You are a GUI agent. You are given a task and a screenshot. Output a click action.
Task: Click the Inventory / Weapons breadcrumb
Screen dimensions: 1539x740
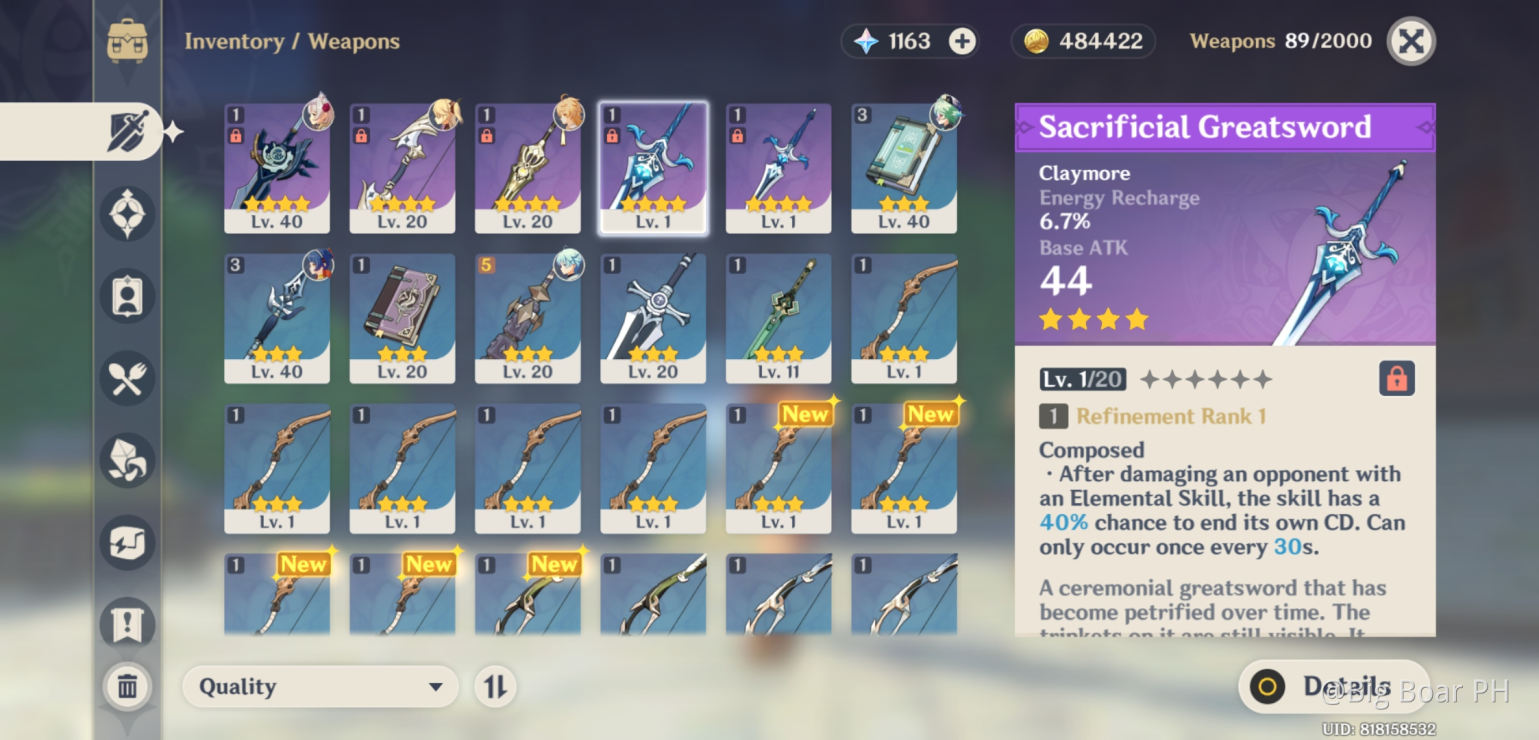coord(292,41)
